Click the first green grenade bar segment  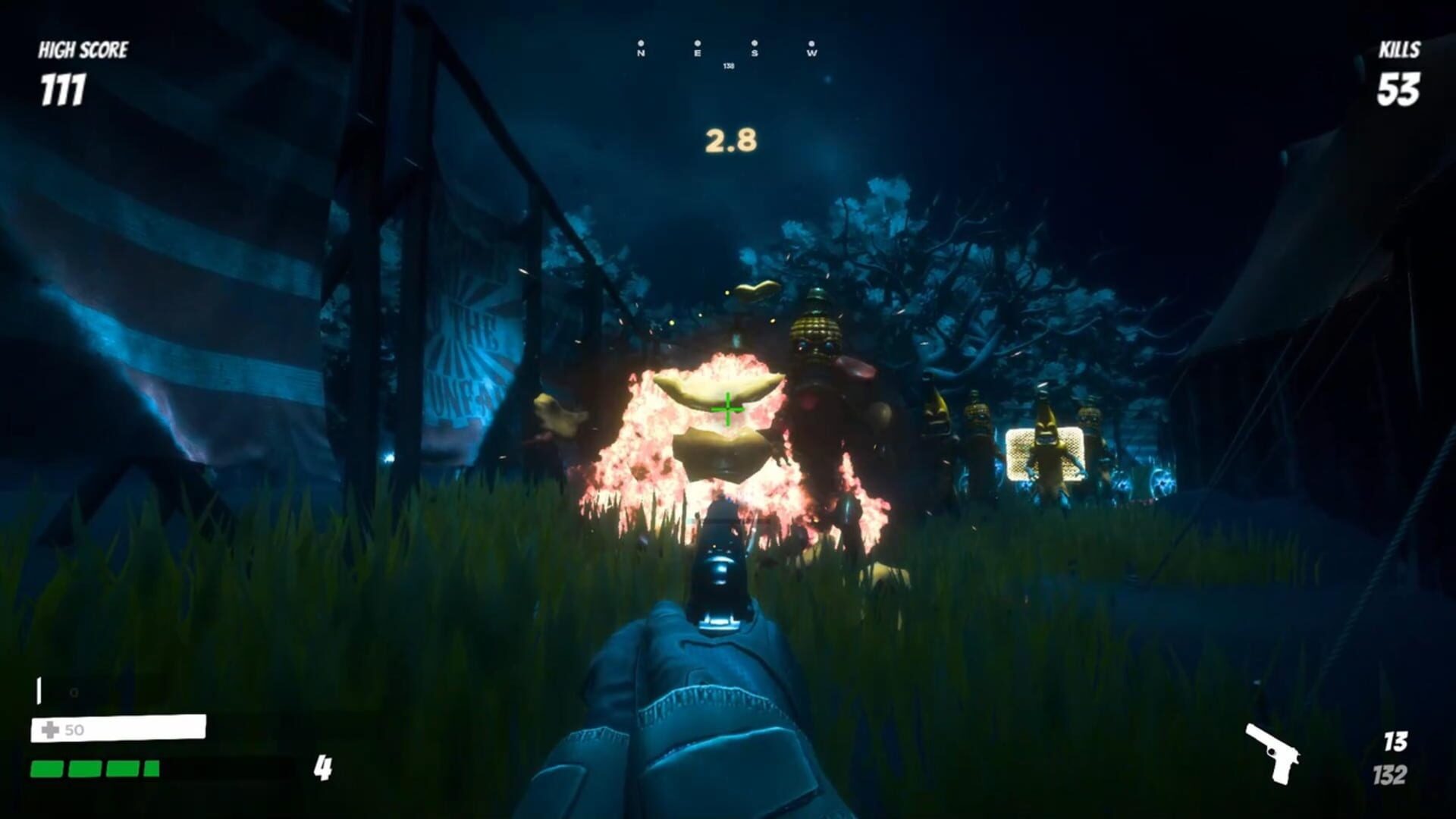click(47, 769)
